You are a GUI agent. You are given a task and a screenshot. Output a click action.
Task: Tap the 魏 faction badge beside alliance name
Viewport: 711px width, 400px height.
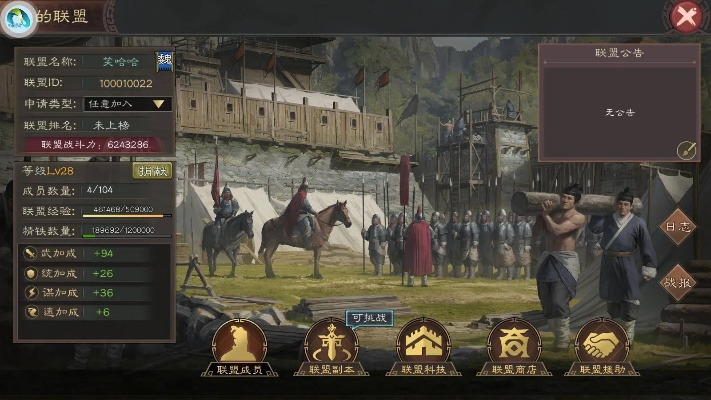coord(164,61)
